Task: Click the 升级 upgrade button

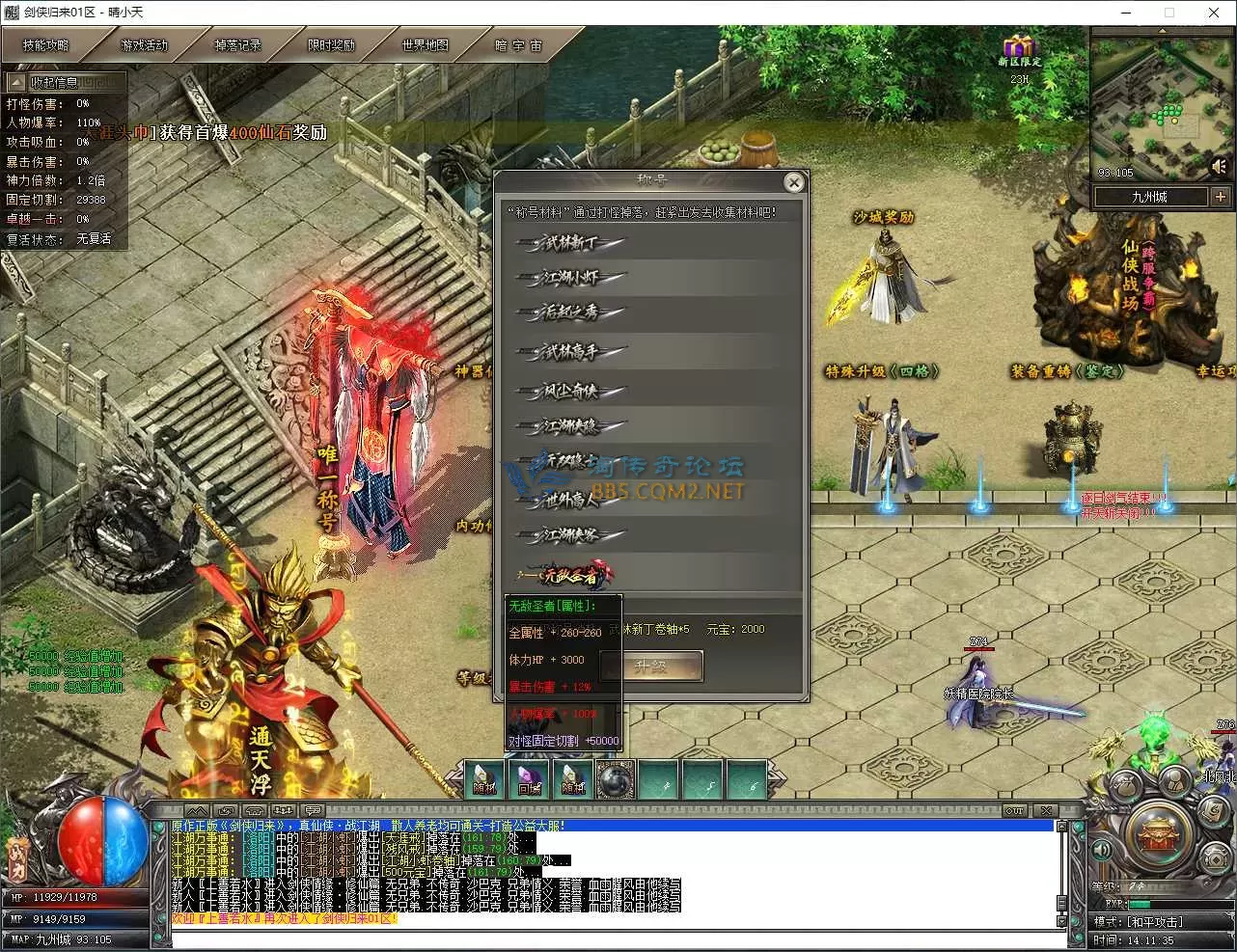Action: pyautogui.click(x=651, y=666)
